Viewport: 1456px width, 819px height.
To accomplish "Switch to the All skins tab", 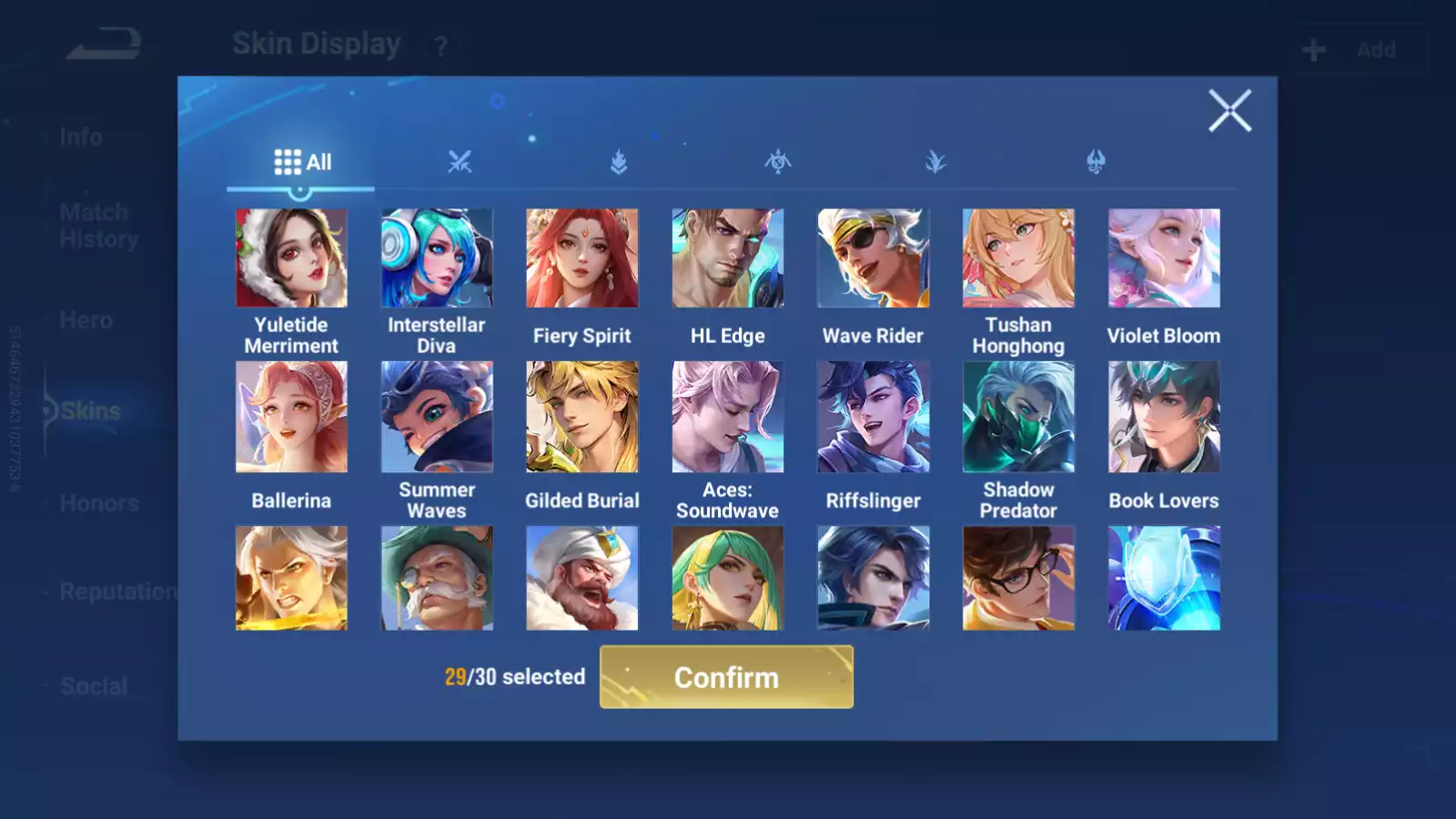I will [302, 162].
